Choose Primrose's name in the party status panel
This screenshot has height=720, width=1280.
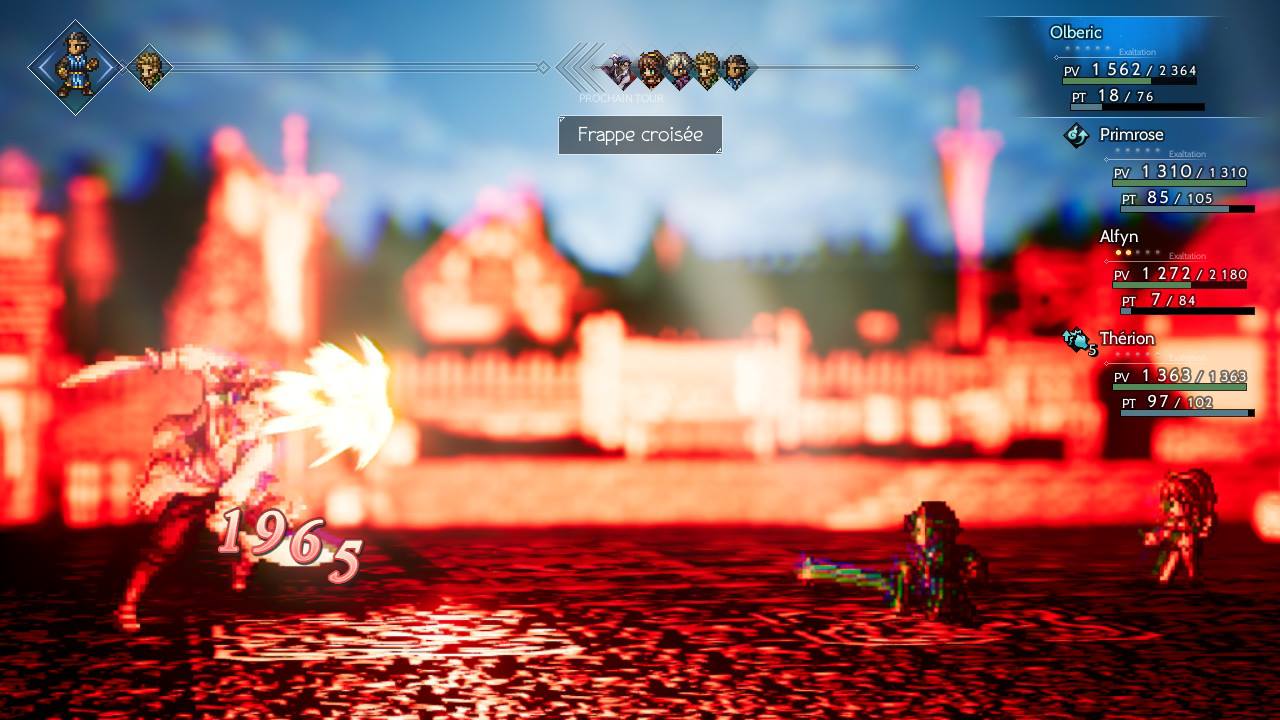[1131, 134]
